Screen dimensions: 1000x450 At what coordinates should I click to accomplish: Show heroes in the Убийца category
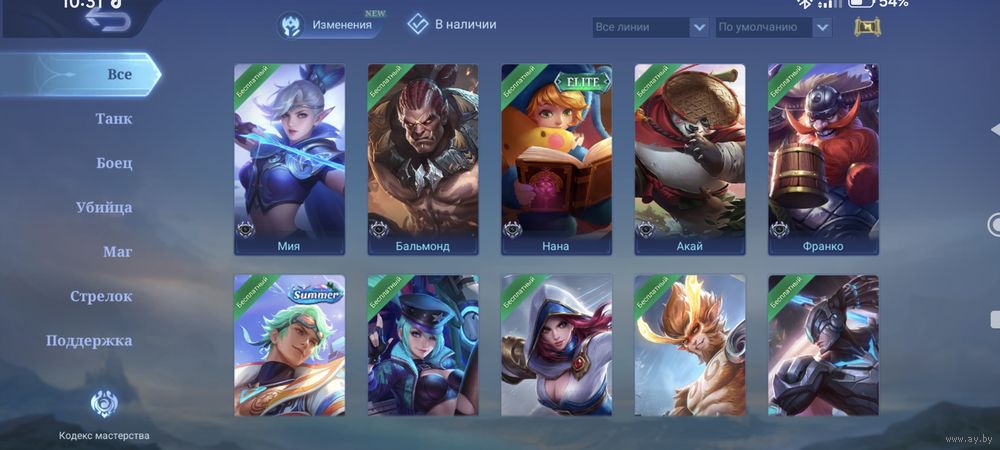tap(104, 207)
